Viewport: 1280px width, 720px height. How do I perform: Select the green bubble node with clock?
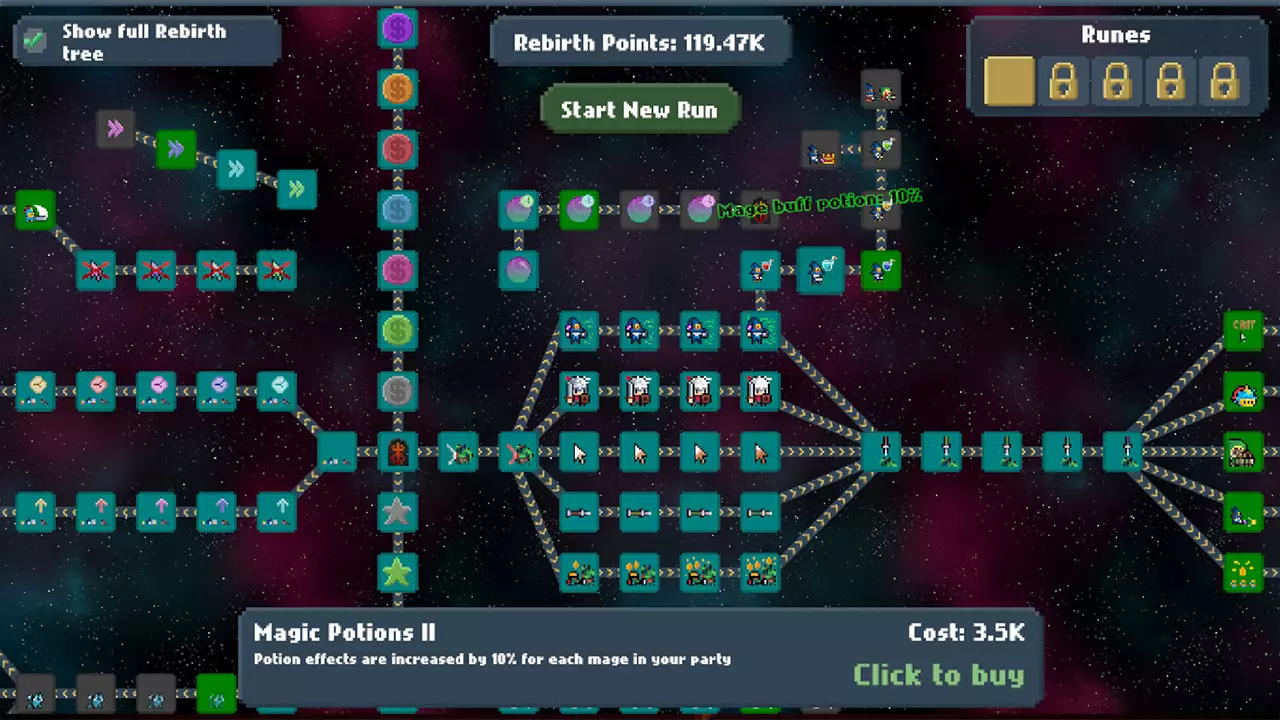579,210
